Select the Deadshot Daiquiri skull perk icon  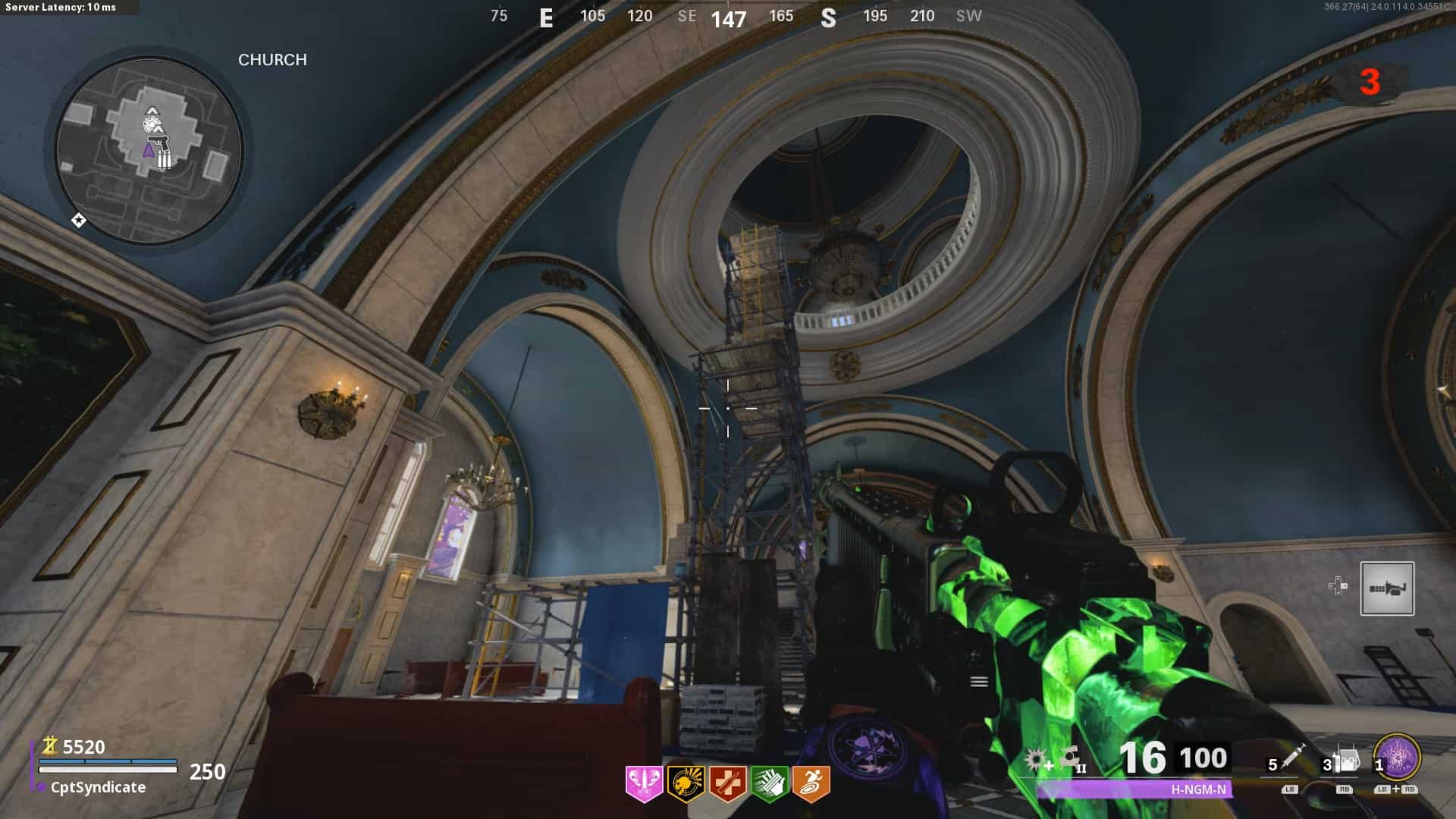[x=686, y=783]
